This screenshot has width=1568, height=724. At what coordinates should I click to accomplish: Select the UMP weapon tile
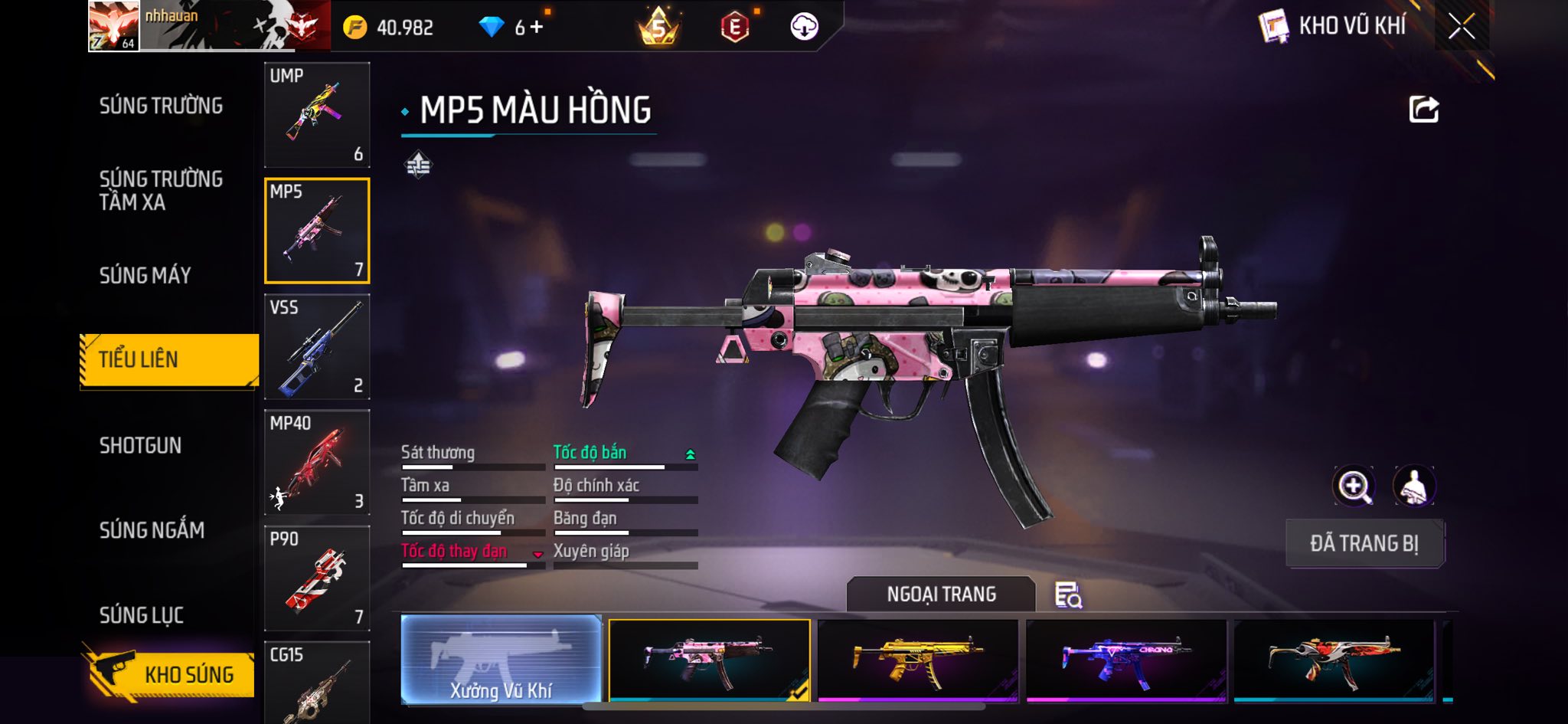point(317,115)
